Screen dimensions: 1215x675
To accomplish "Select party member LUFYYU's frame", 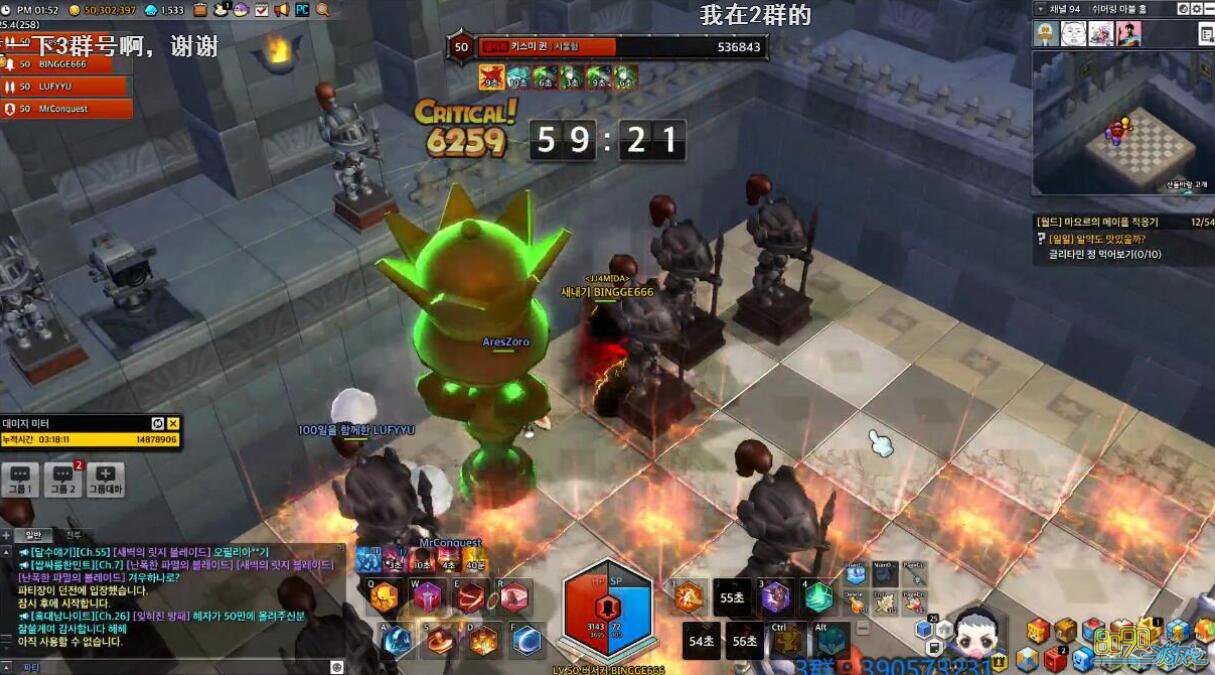I will [x=67, y=87].
